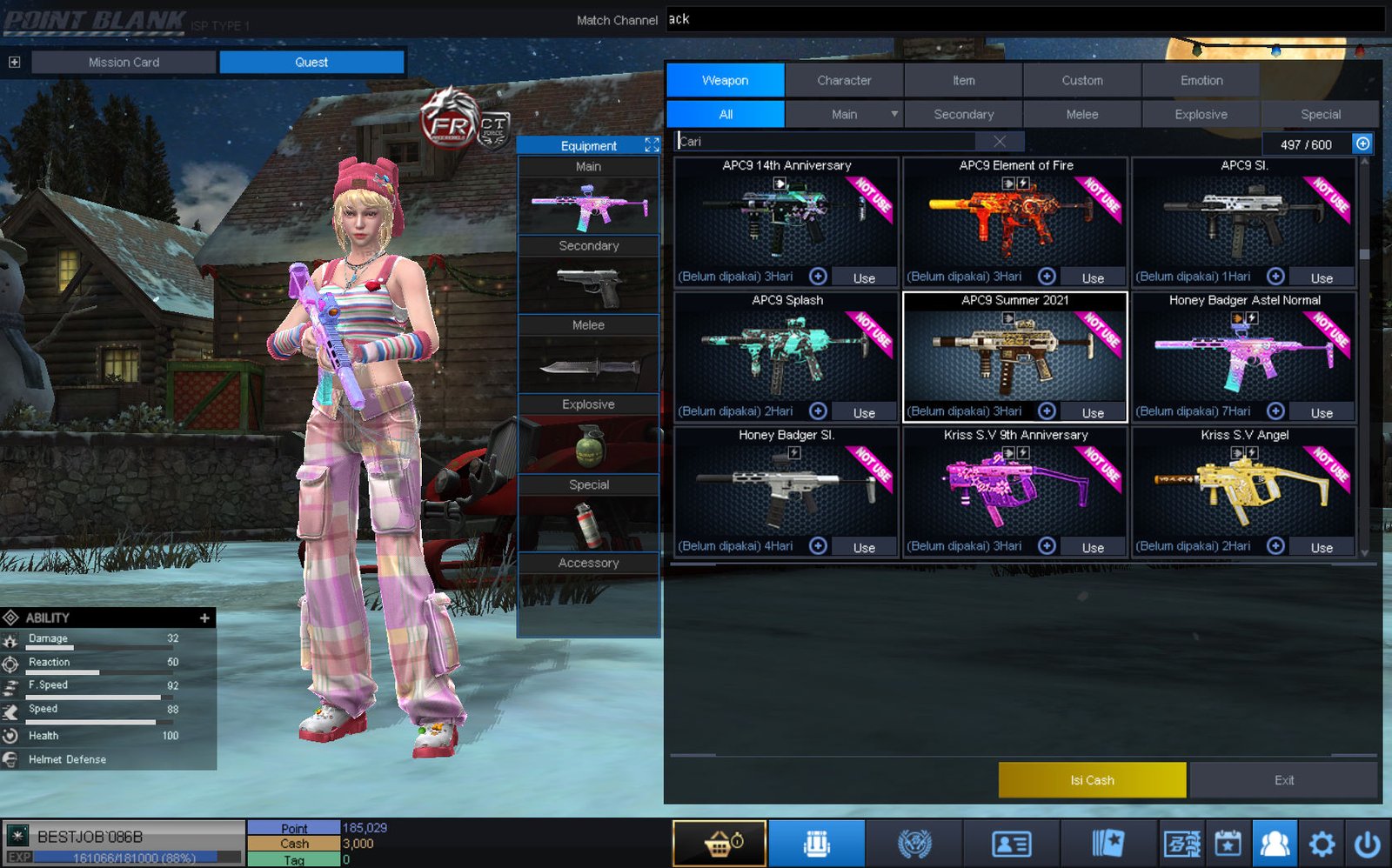This screenshot has height=868, width=1392.
Task: Open the gear settings icon
Action: 1322,844
